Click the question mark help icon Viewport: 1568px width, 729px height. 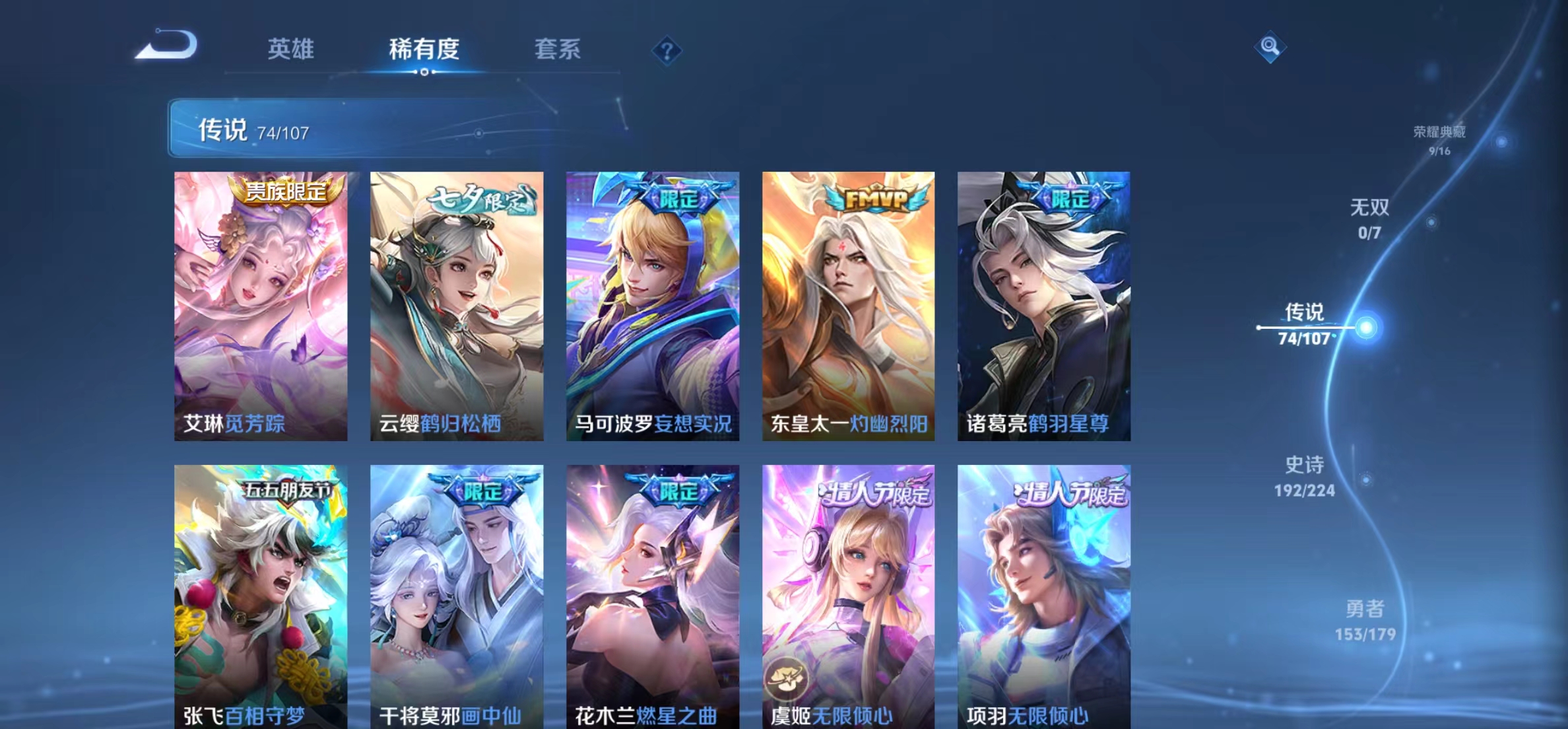[x=668, y=51]
